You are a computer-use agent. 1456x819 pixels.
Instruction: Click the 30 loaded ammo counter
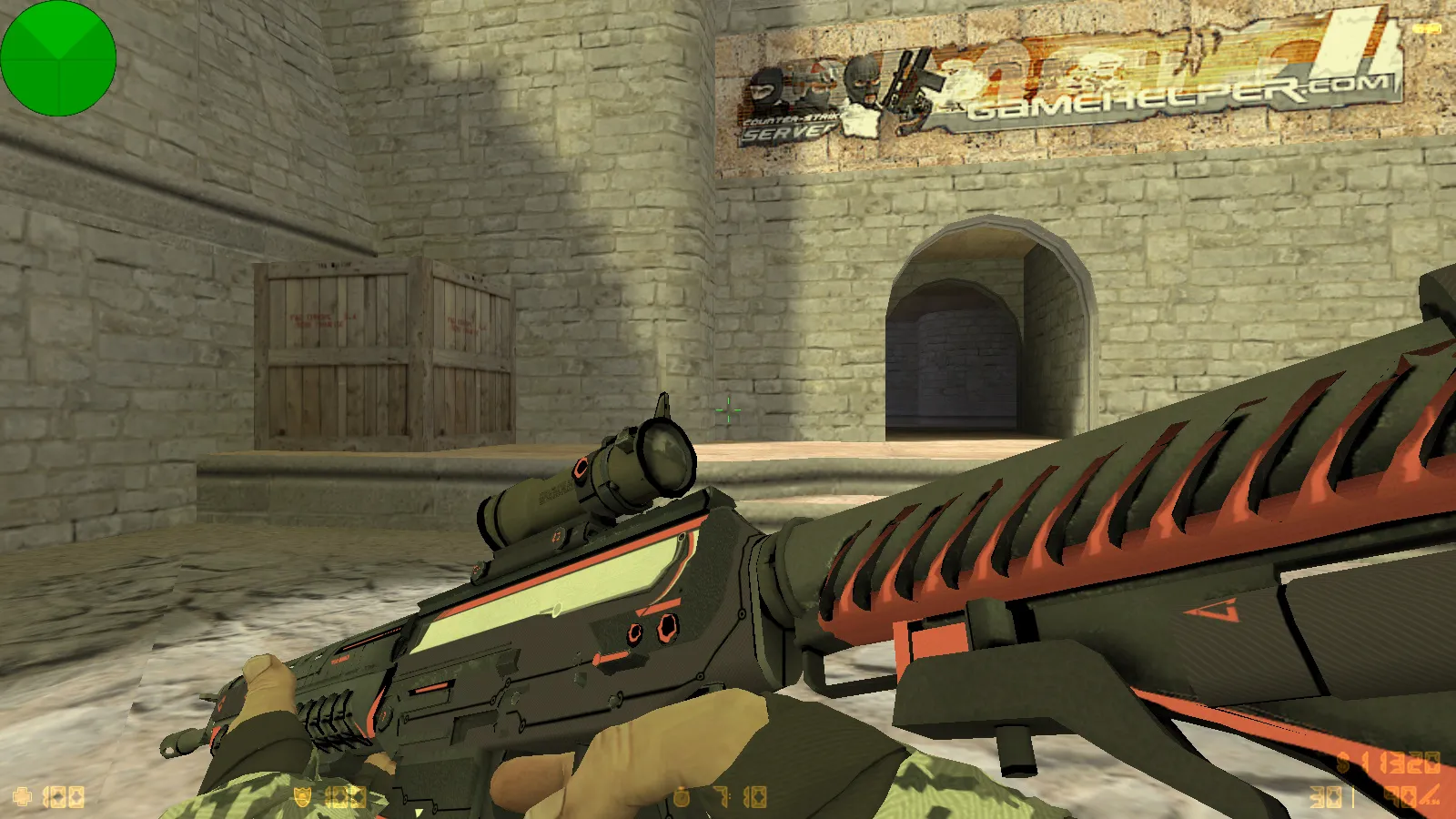point(1324,796)
